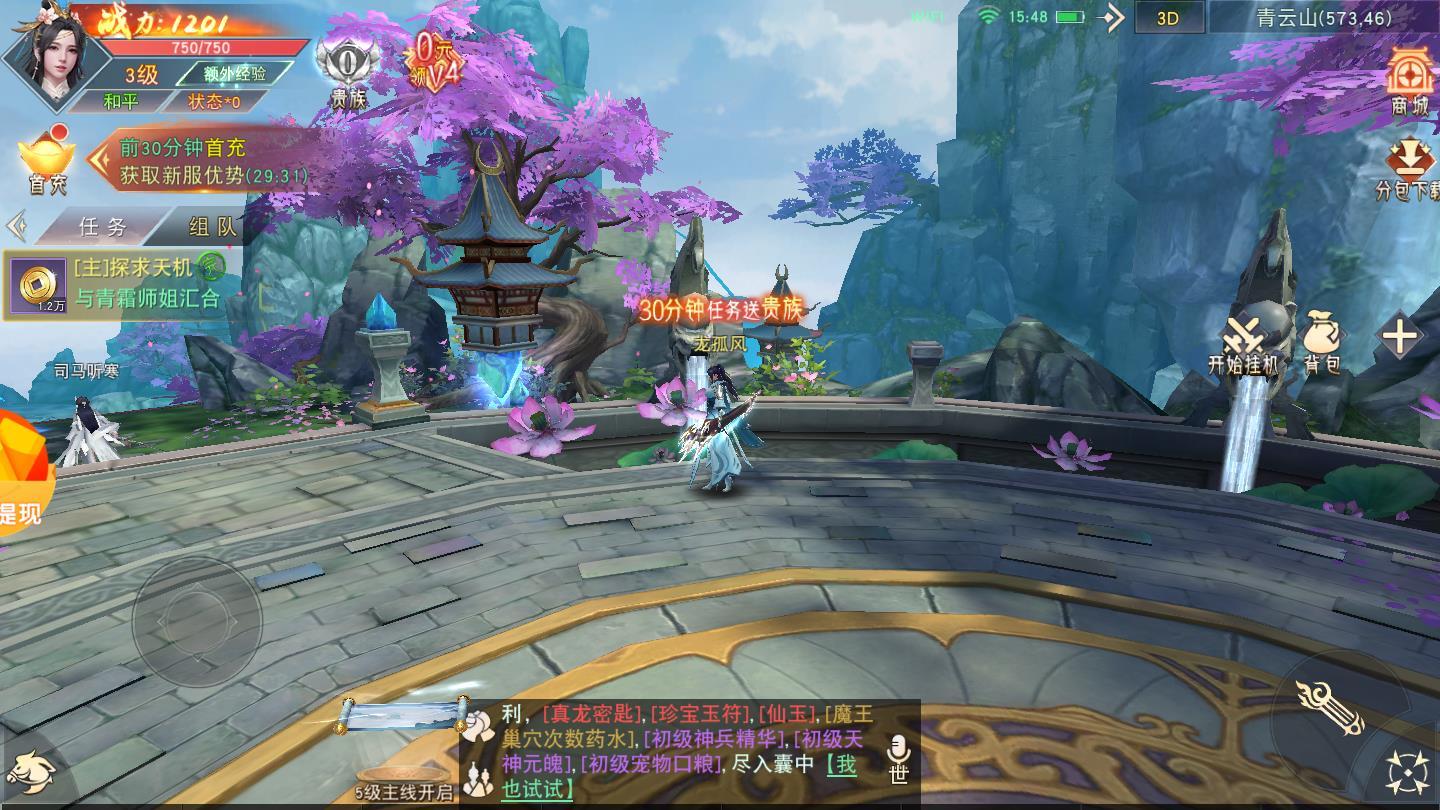
Task: Tap the 世 world voice microphone
Action: pyautogui.click(x=898, y=759)
